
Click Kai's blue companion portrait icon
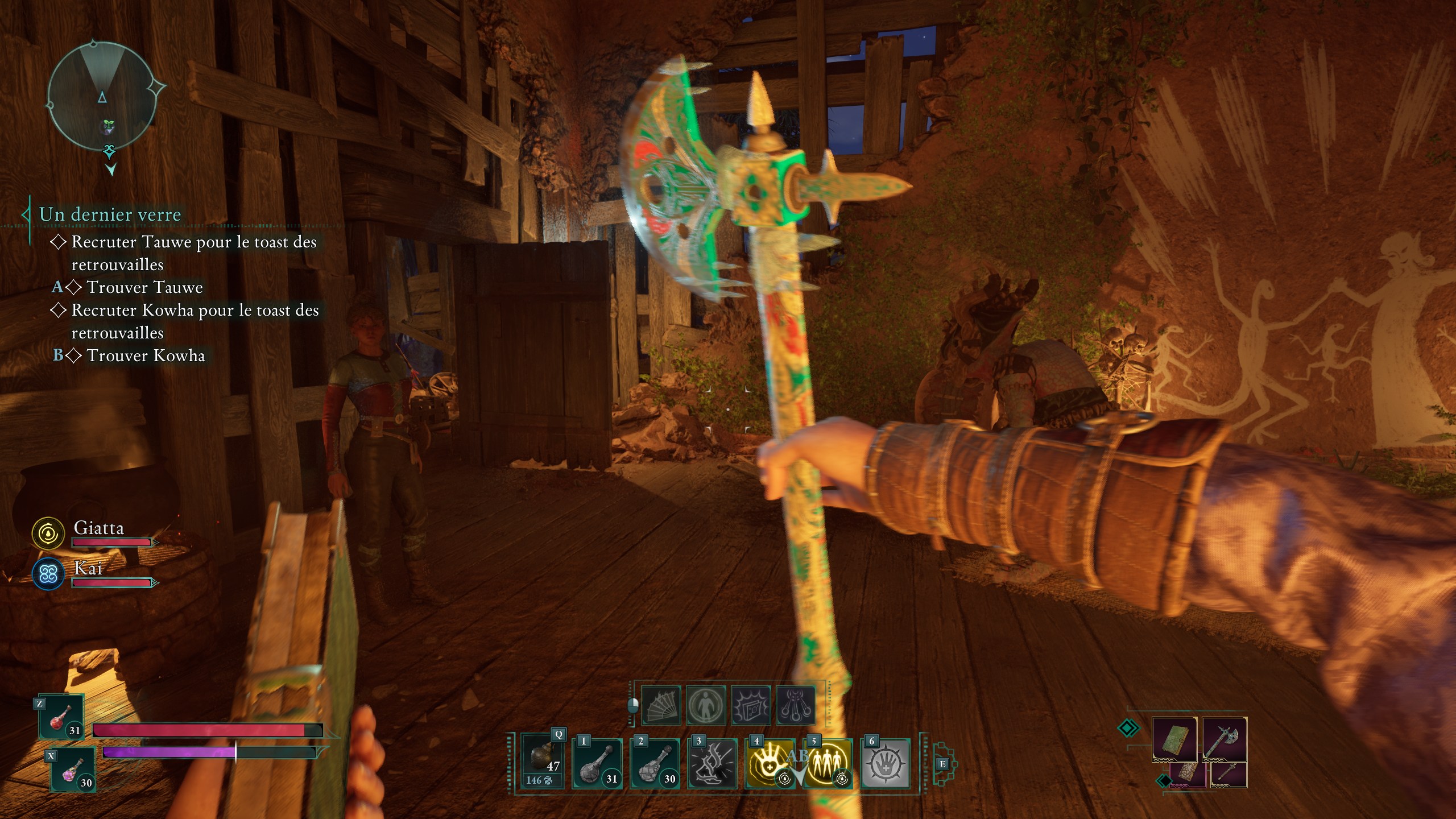[x=48, y=573]
